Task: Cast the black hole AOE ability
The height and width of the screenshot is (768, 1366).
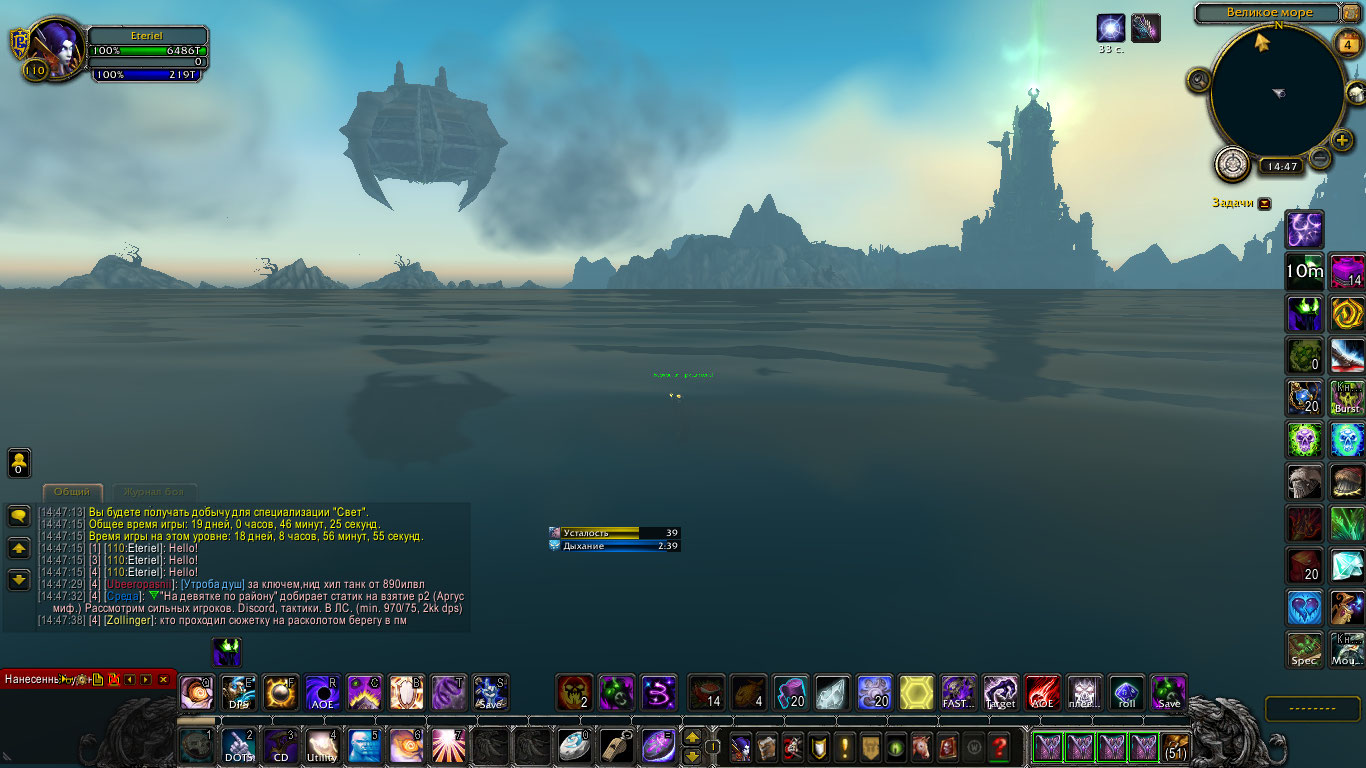Action: point(322,693)
